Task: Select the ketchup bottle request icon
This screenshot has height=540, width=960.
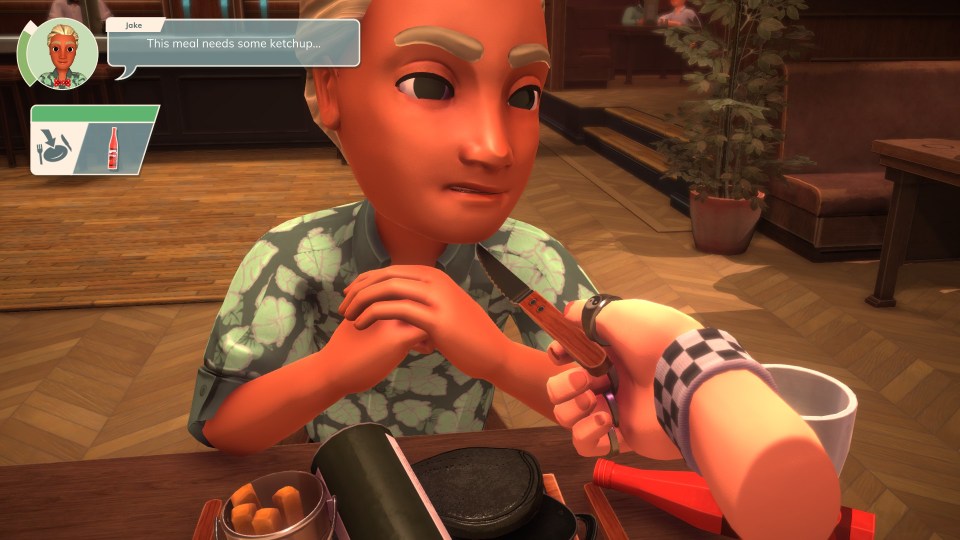Action: [112, 148]
